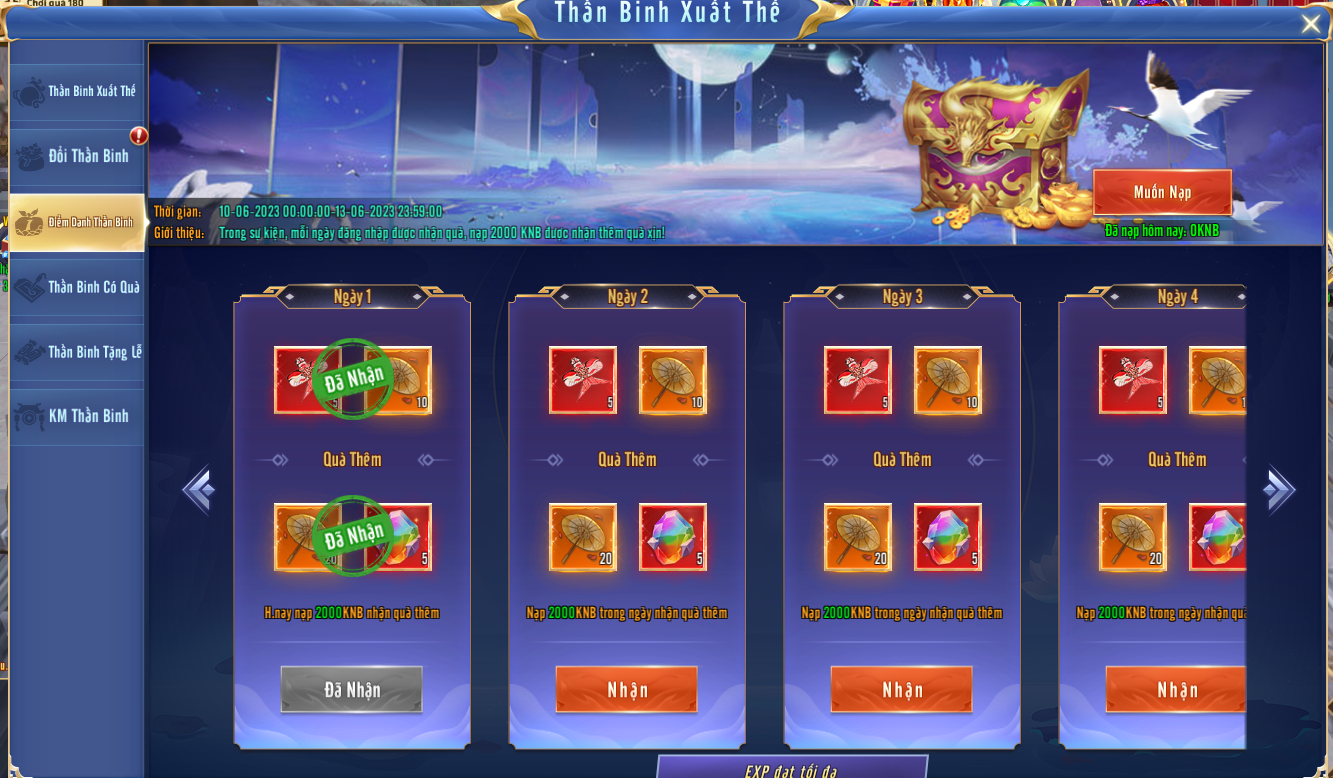The width and height of the screenshot is (1333, 778).
Task: Click the rainbow gem reward on Ngày 2 card
Action: click(671, 538)
